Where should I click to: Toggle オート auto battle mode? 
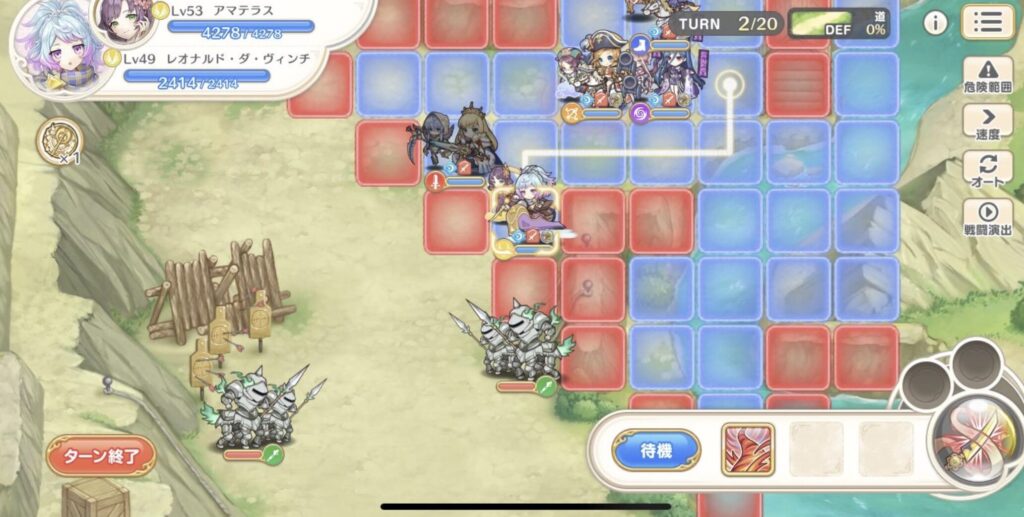[987, 170]
